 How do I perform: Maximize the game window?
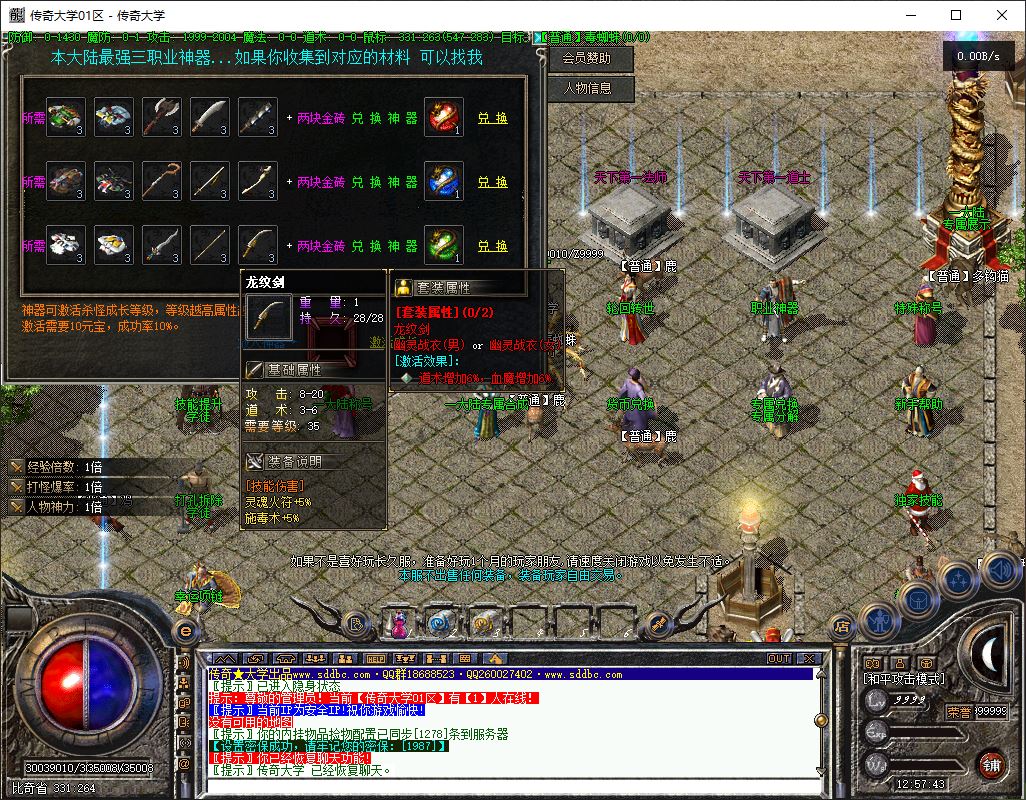tap(956, 15)
